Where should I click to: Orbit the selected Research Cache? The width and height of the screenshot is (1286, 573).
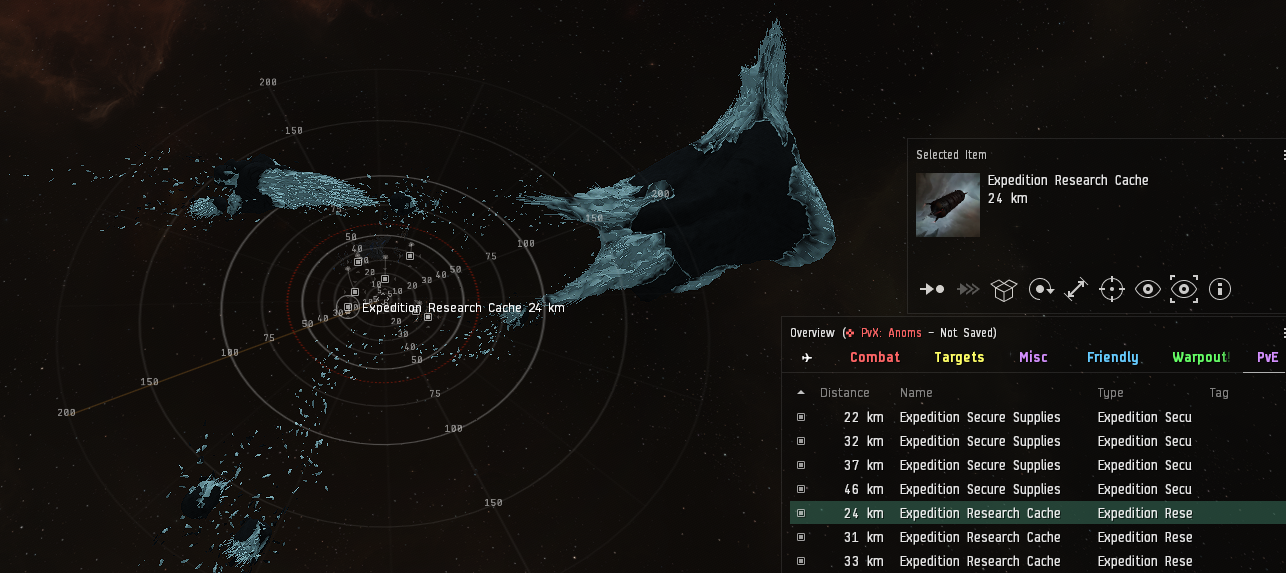1041,289
